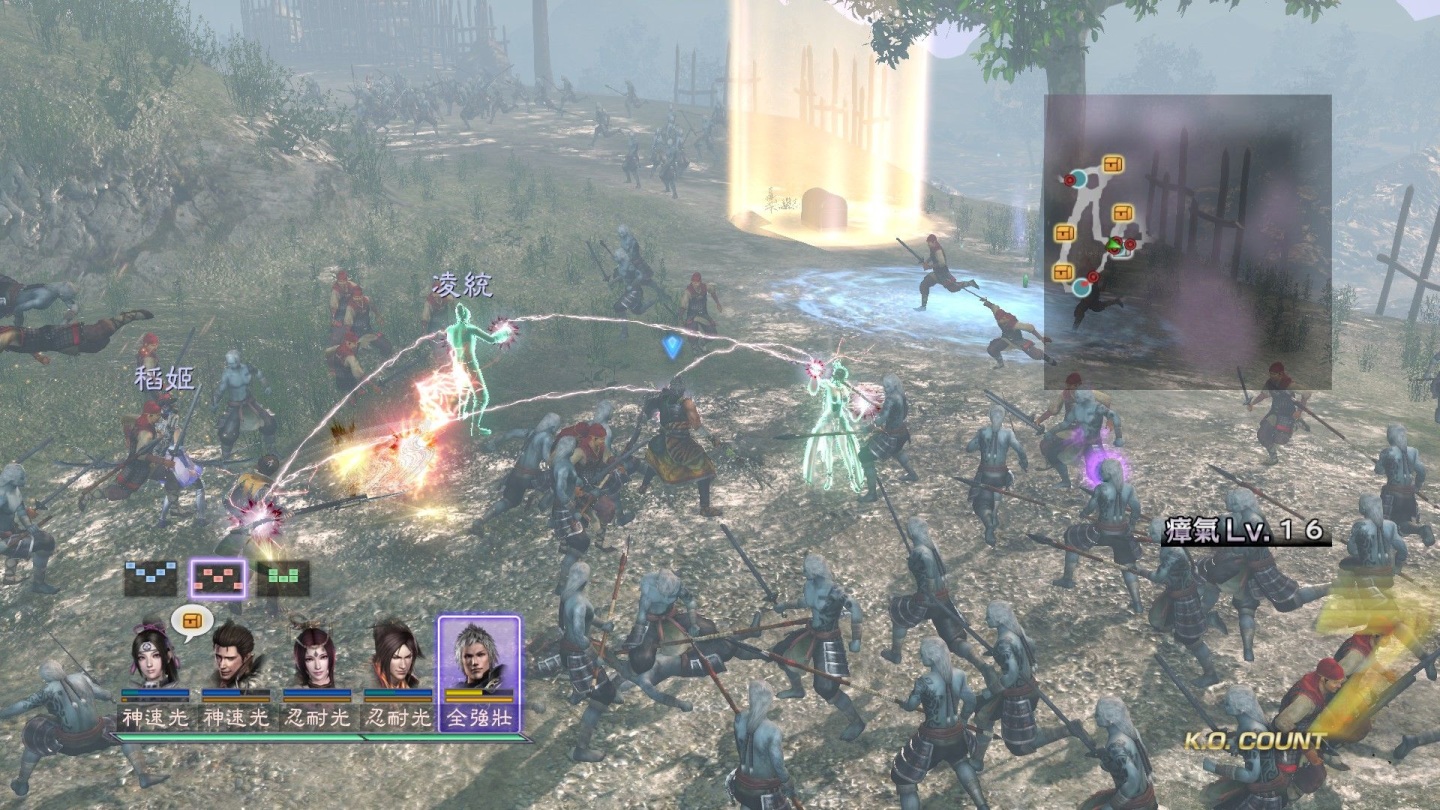This screenshot has width=1440, height=810.
Task: Open the translucent minimap panel
Action: [x=1187, y=242]
